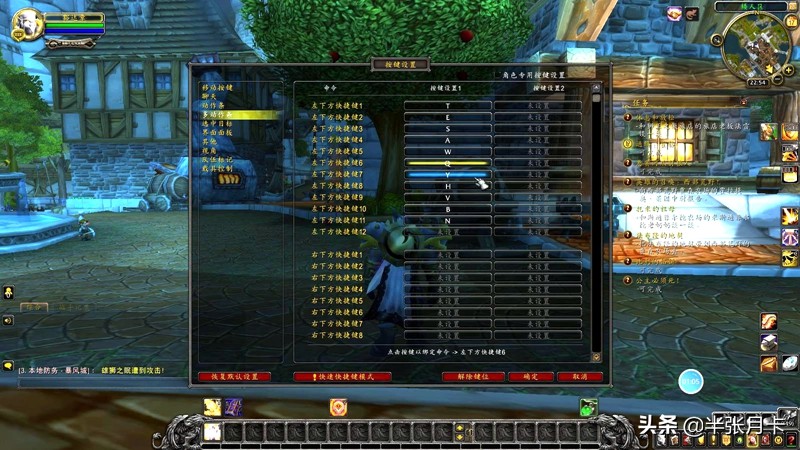
Task: Select the key 11 binding showing N
Action: pyautogui.click(x=447, y=220)
